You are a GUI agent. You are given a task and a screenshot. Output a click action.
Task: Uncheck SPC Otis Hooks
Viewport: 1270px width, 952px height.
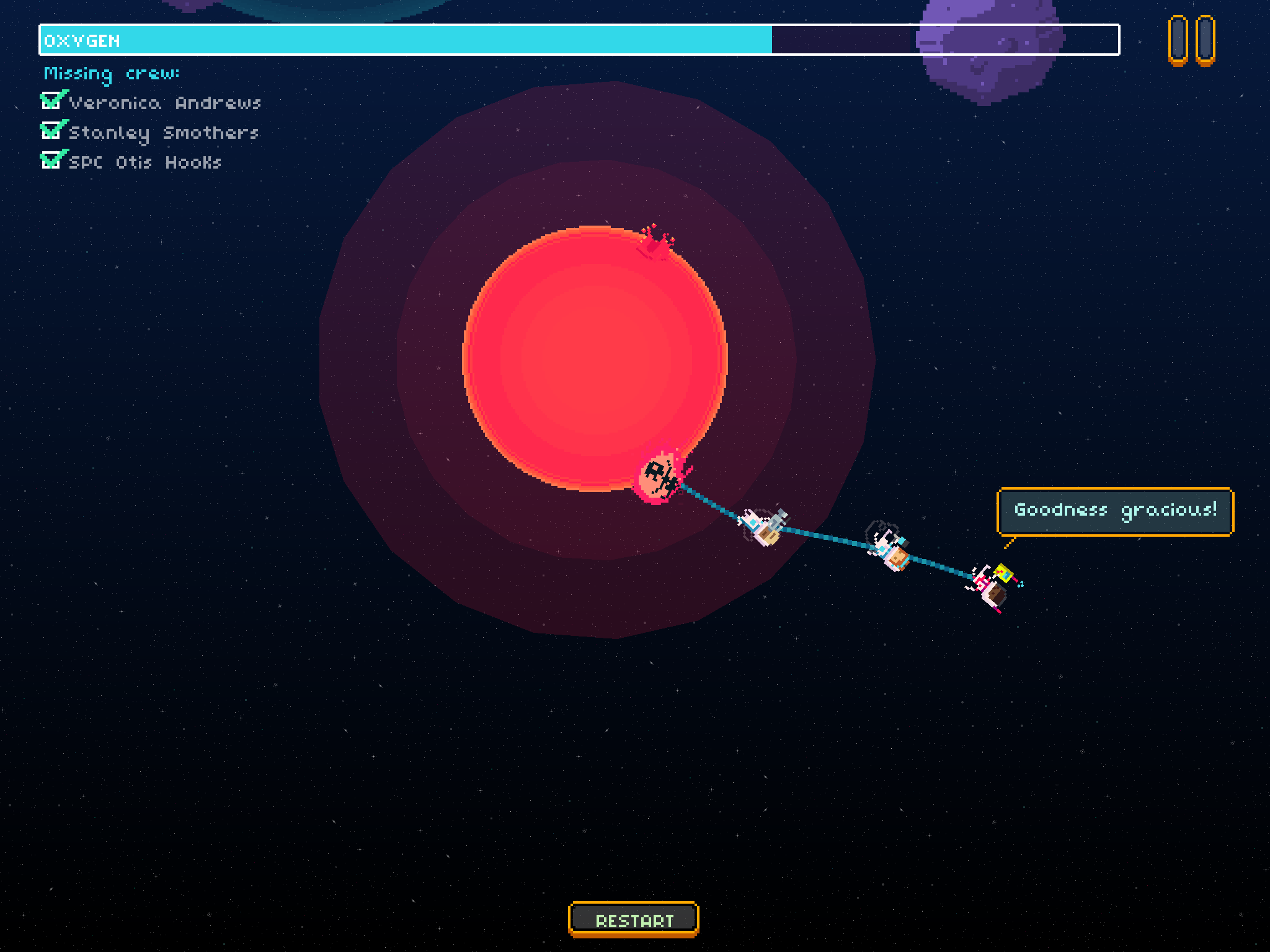coord(51,161)
